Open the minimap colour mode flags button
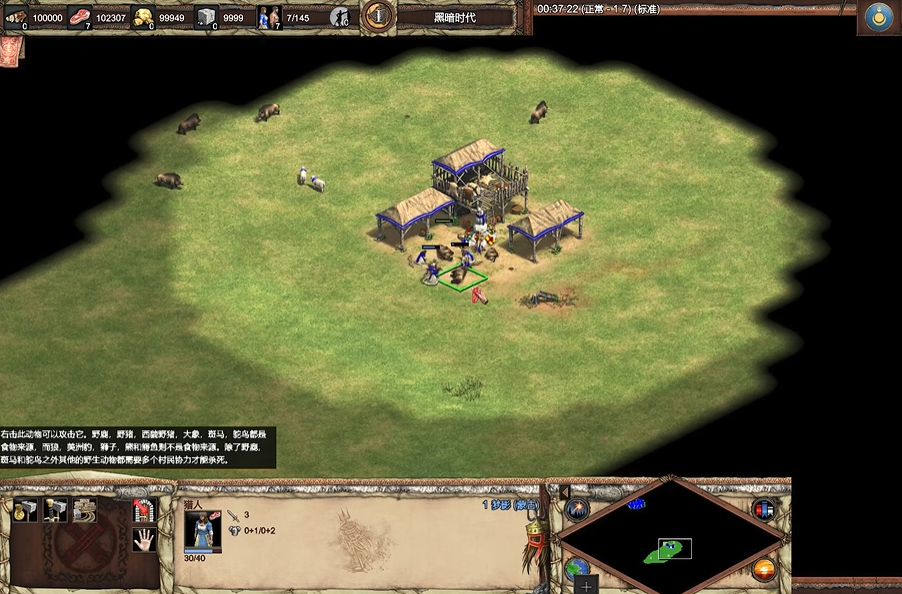 click(x=765, y=509)
